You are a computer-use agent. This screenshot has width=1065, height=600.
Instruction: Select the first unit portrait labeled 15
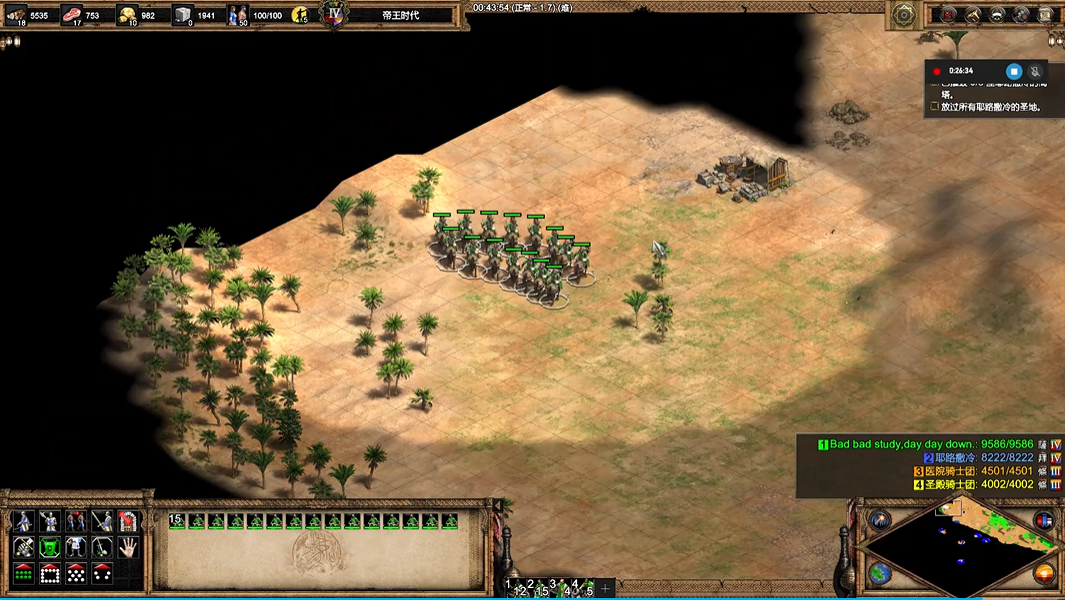click(178, 520)
